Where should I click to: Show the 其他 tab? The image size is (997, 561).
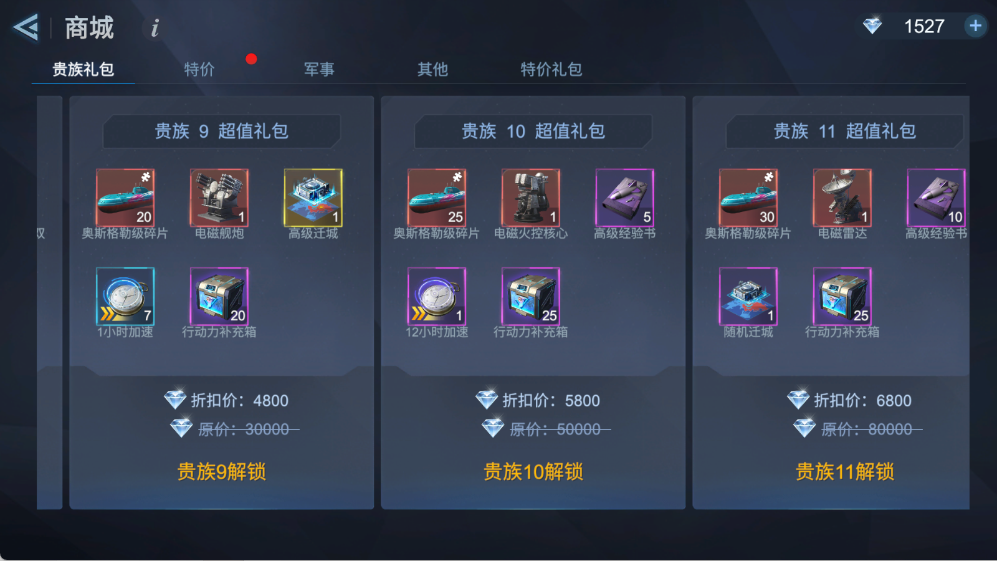(432, 69)
